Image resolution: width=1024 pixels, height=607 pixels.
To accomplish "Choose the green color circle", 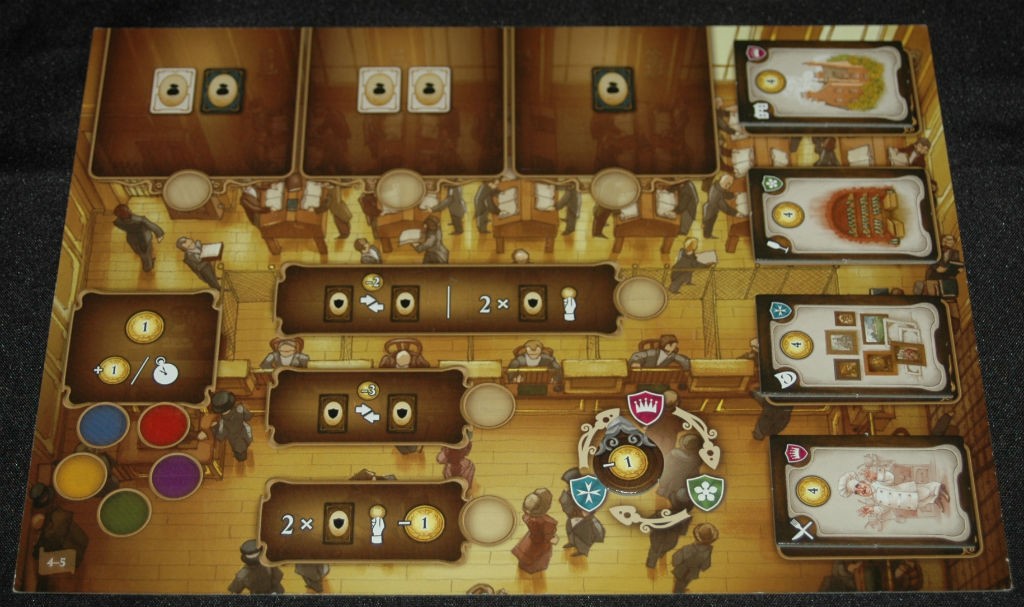I will (x=124, y=511).
